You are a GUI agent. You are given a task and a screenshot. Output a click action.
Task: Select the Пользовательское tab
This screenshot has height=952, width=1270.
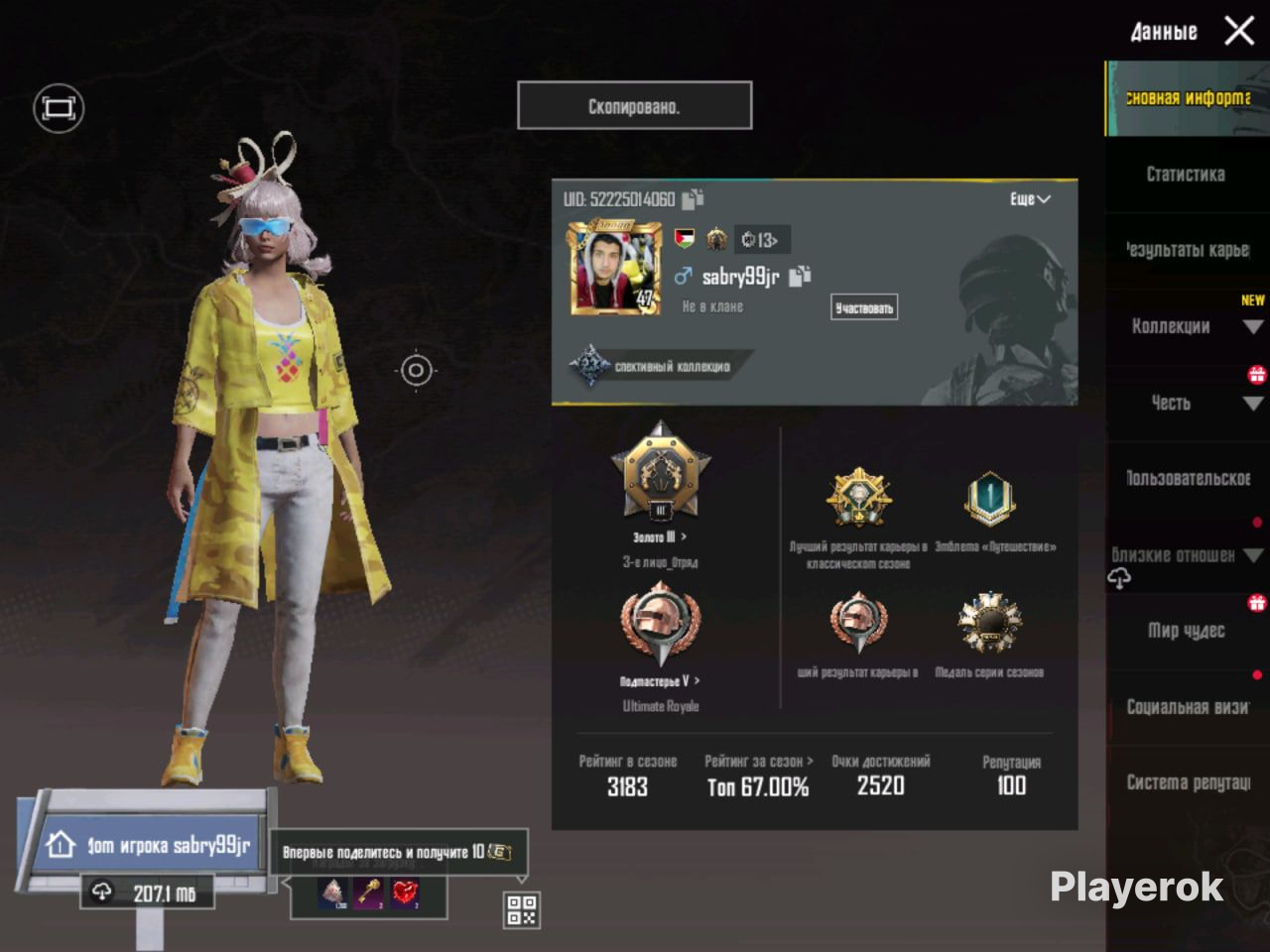tap(1187, 478)
